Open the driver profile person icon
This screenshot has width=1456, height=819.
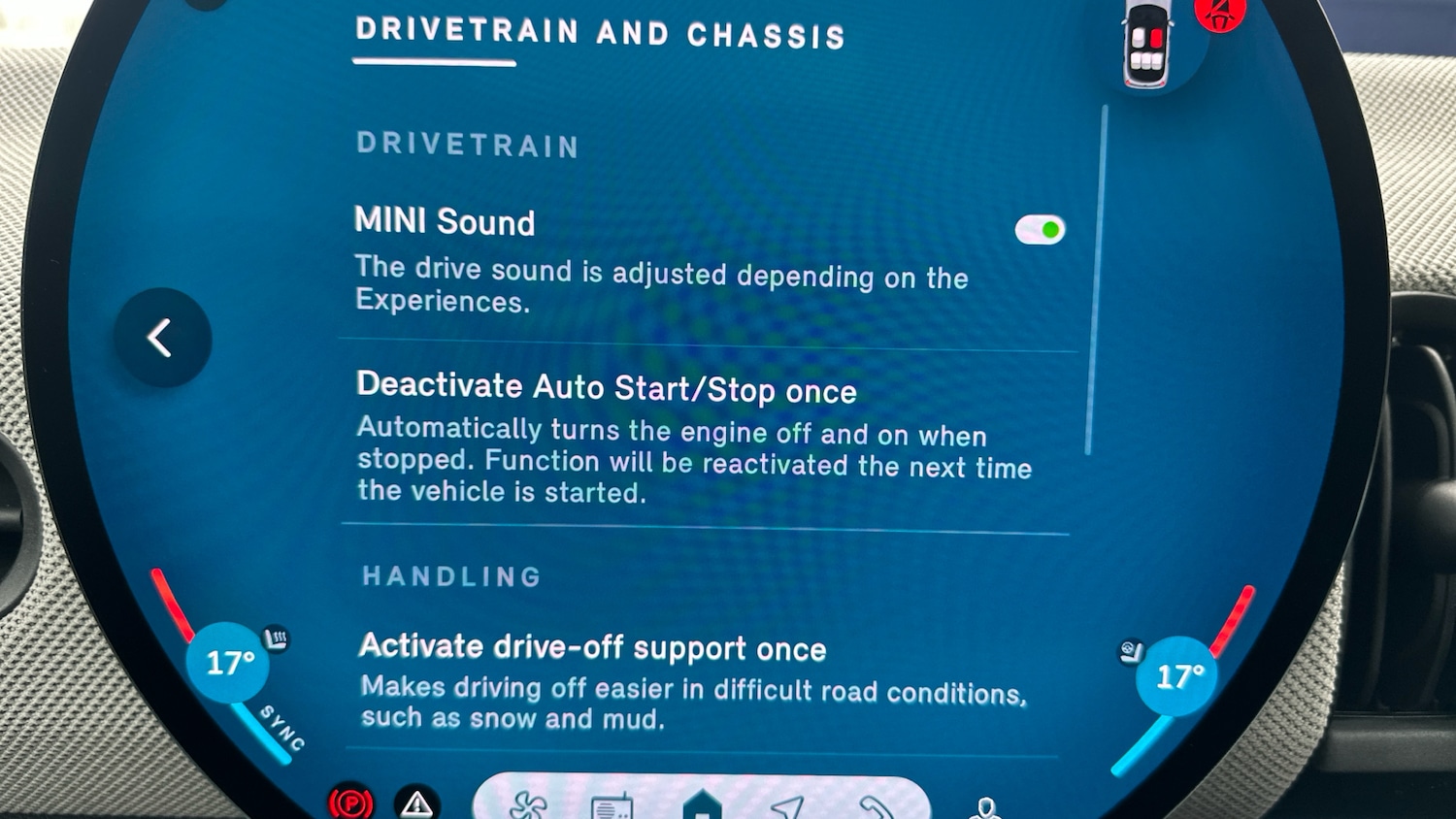click(x=986, y=808)
